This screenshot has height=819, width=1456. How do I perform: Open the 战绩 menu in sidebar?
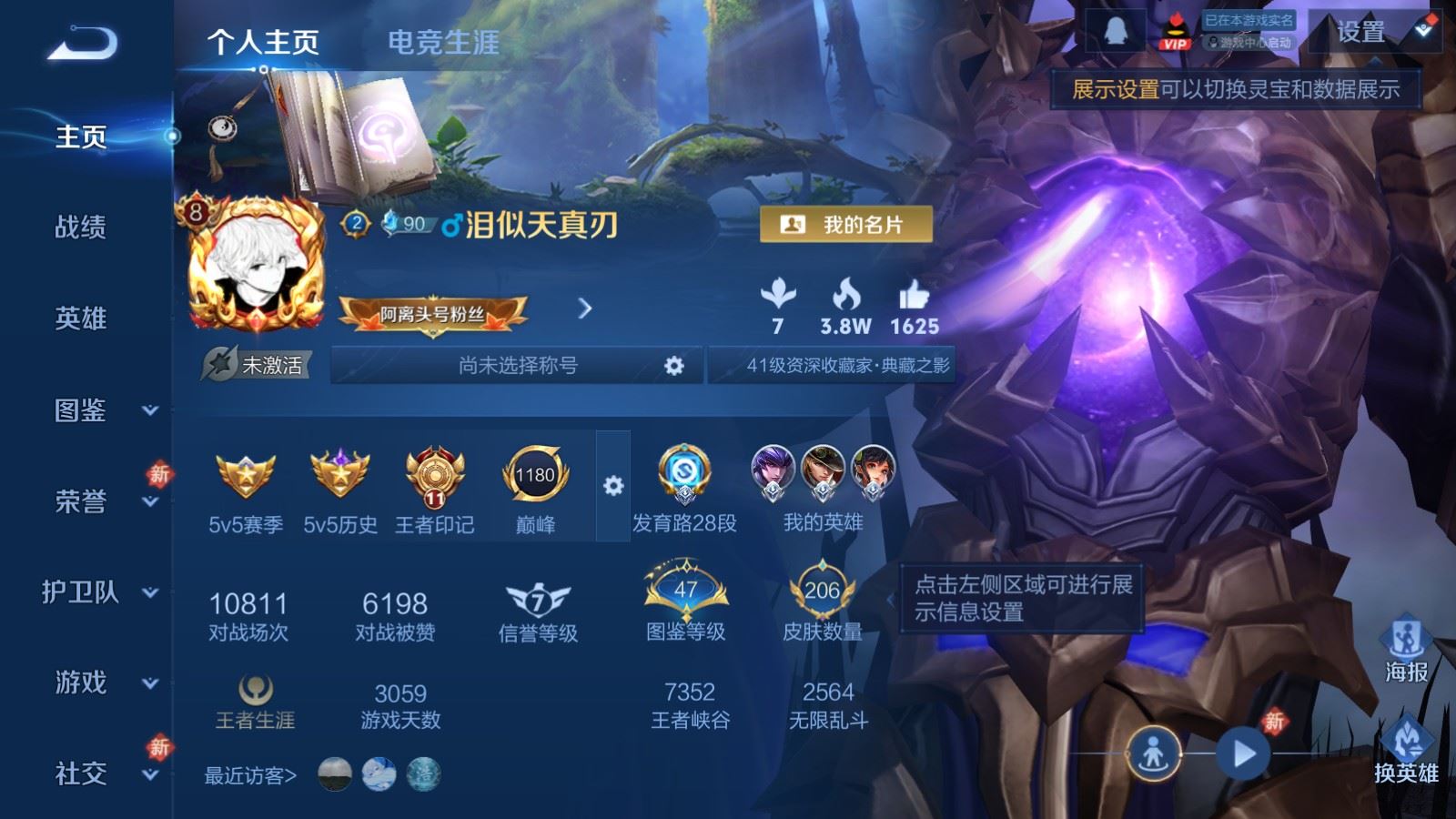click(x=79, y=228)
